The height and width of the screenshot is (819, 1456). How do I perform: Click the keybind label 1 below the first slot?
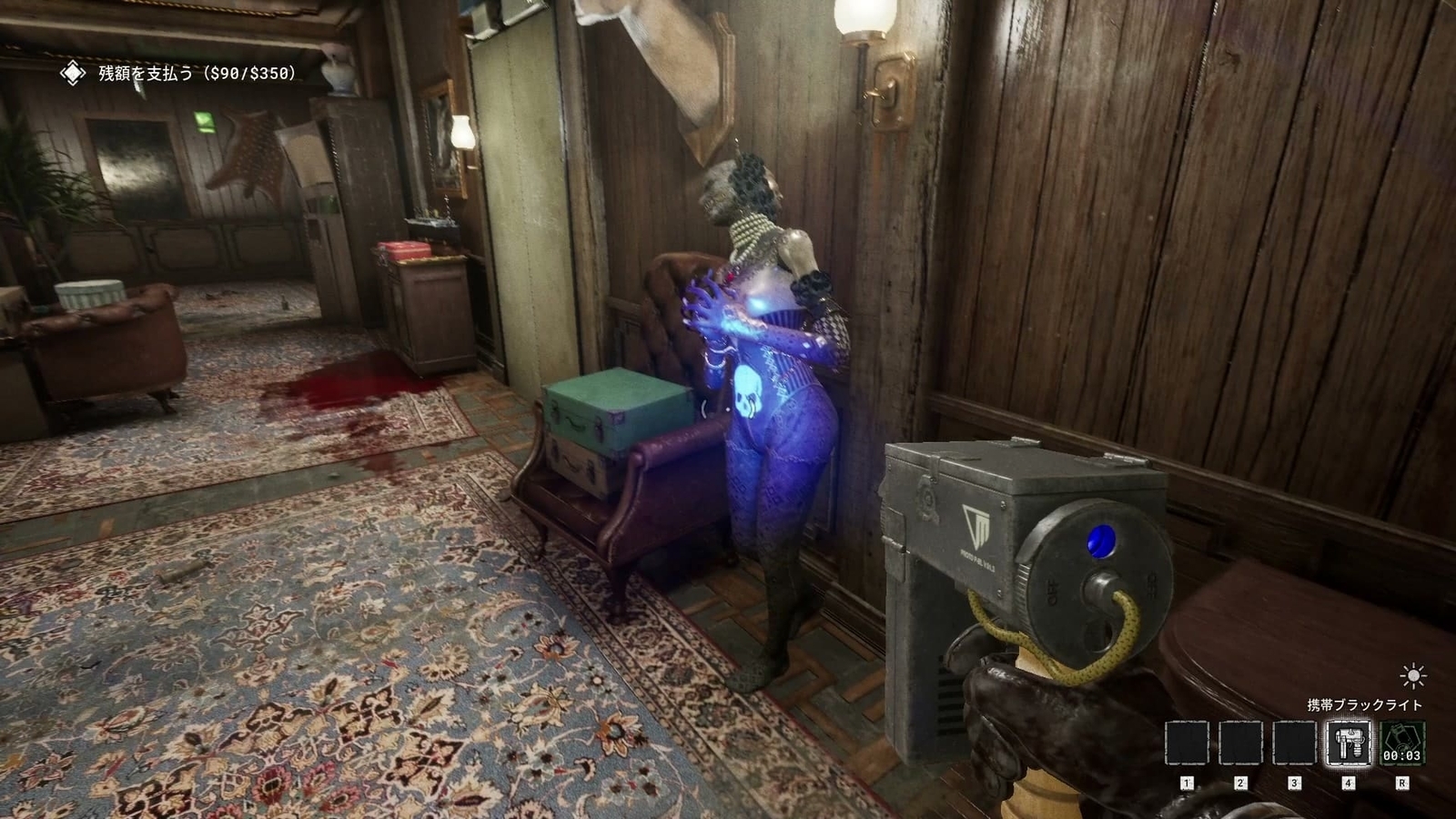[1187, 783]
